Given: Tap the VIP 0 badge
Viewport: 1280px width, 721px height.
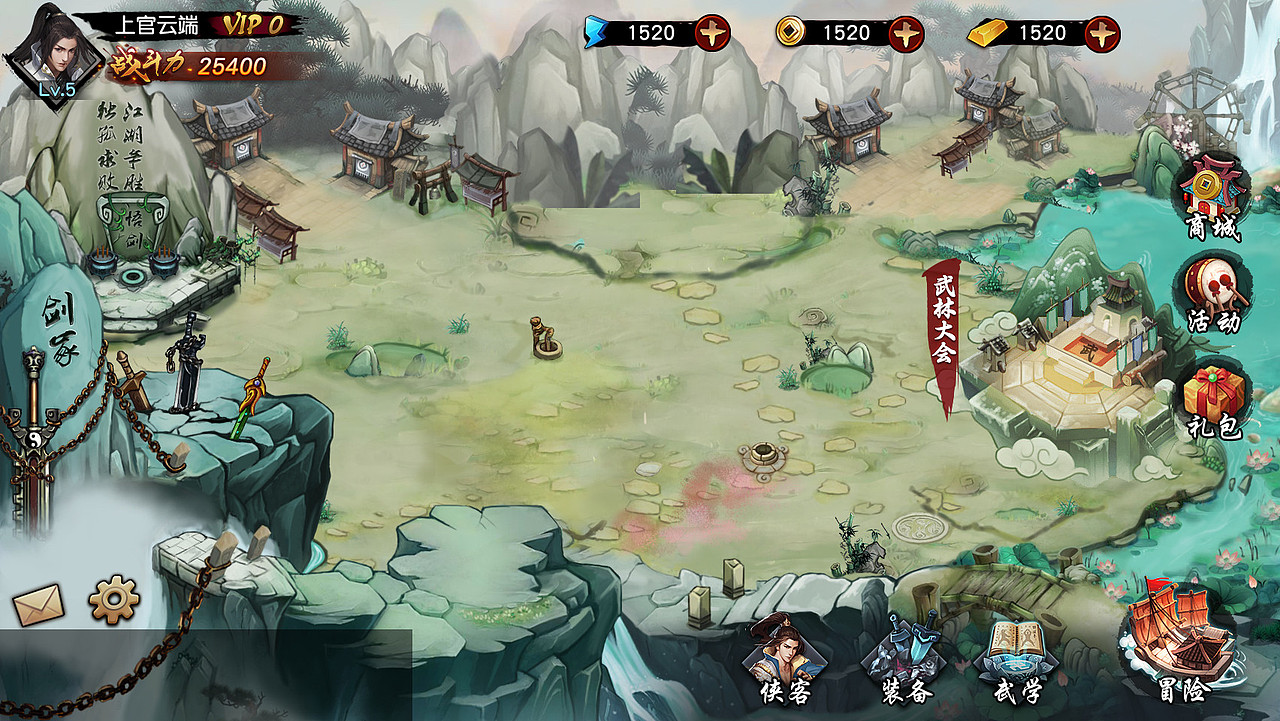Looking at the screenshot, I should tap(254, 25).
